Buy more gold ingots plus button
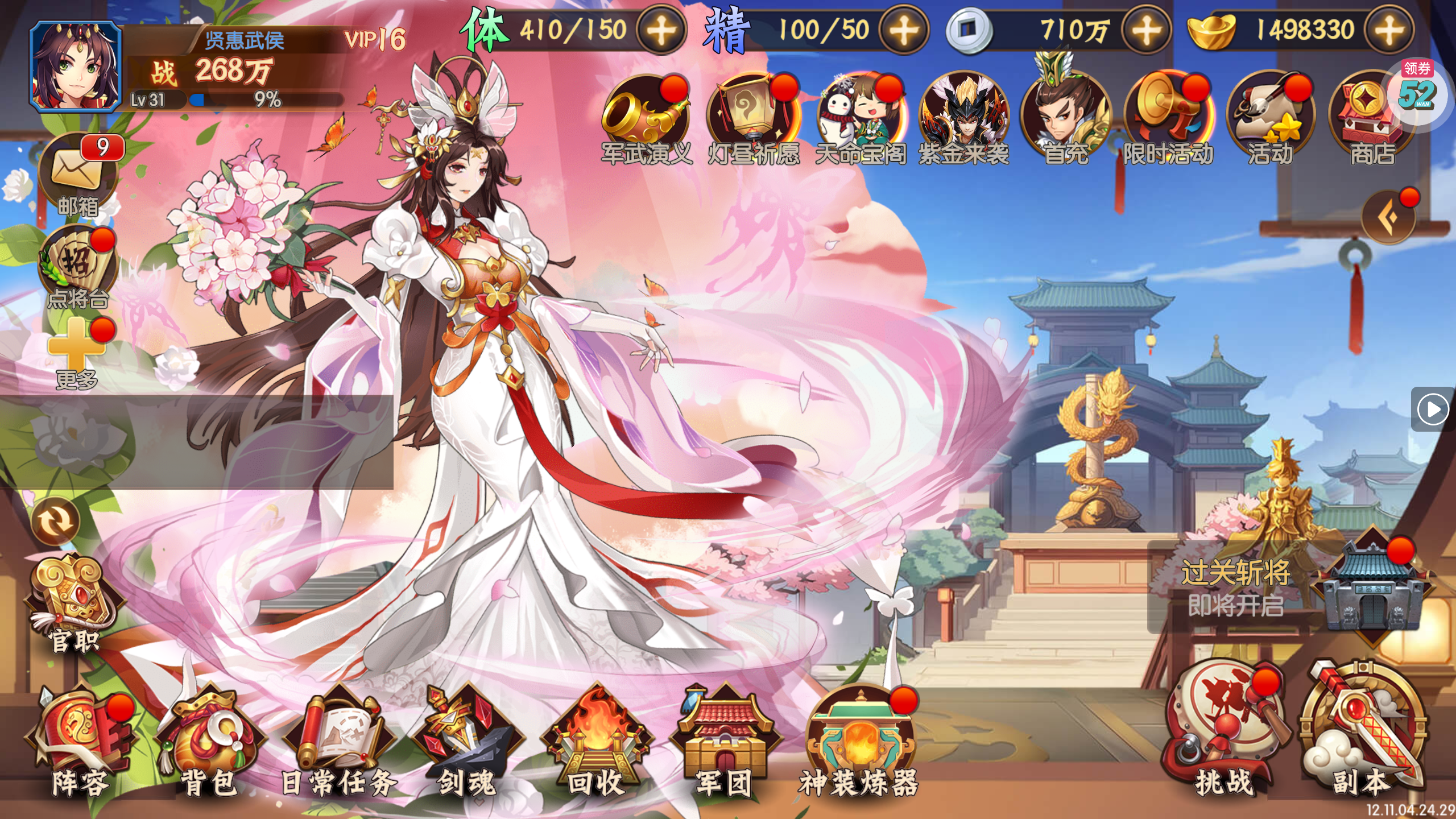Screen dimensions: 1456x819 1389,30
